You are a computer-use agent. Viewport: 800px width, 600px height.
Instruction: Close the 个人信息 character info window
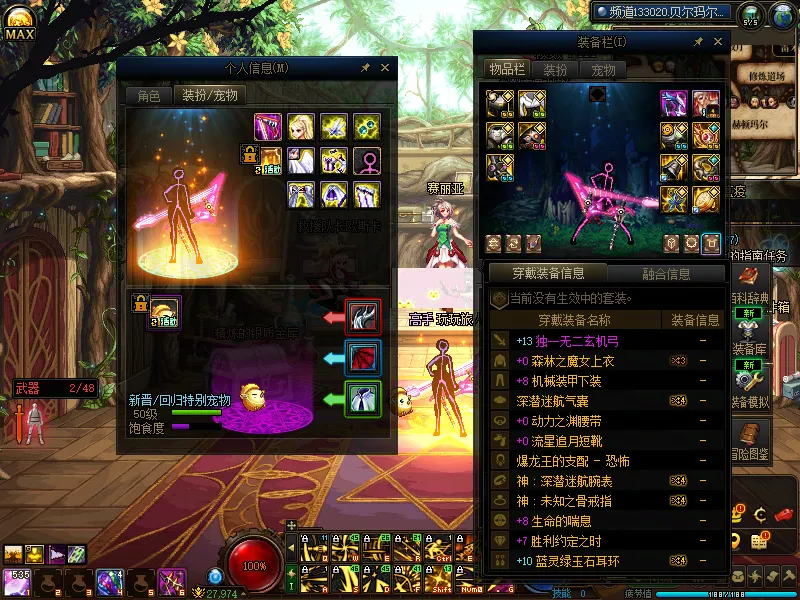click(385, 68)
